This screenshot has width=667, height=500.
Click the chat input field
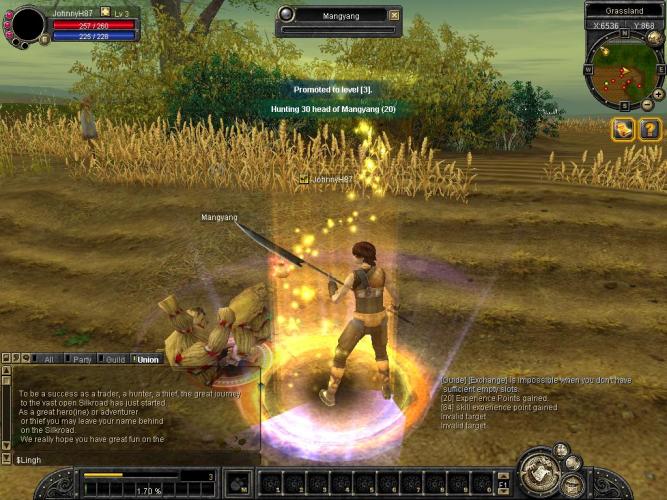pos(130,459)
